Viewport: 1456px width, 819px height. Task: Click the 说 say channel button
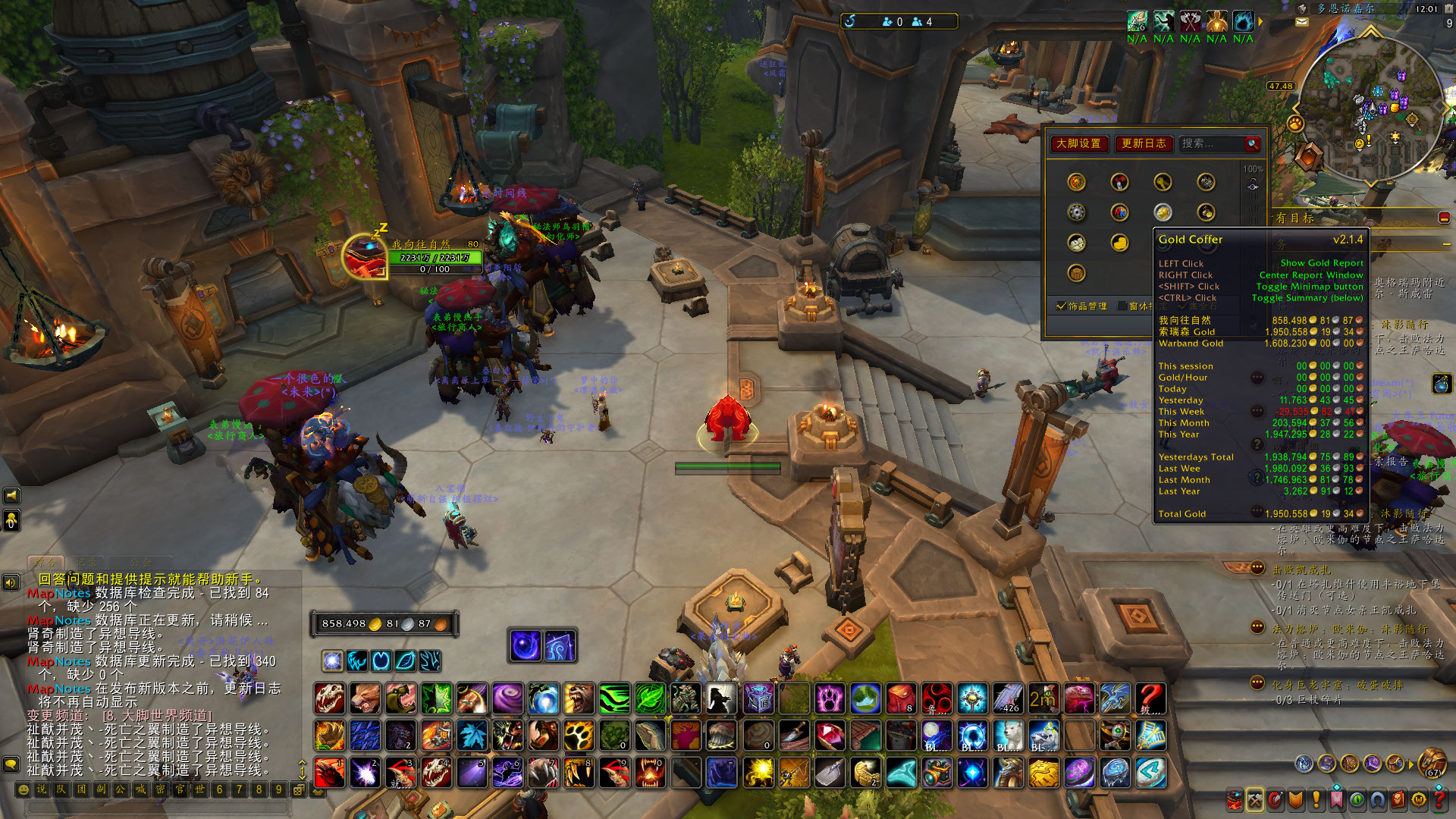42,789
